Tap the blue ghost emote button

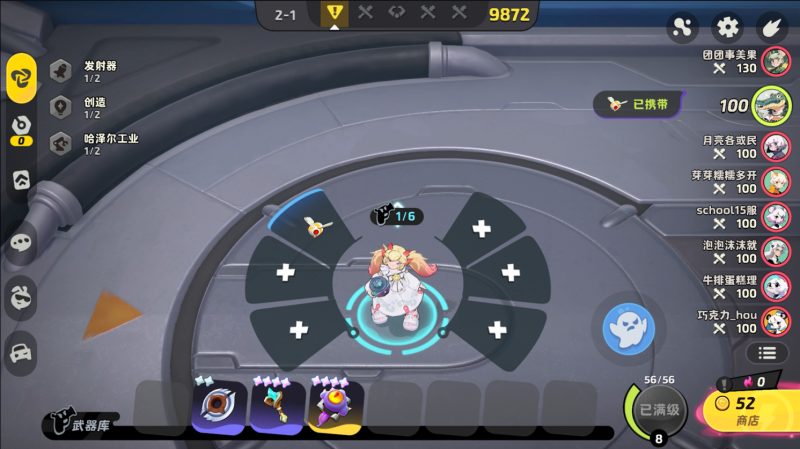click(629, 326)
